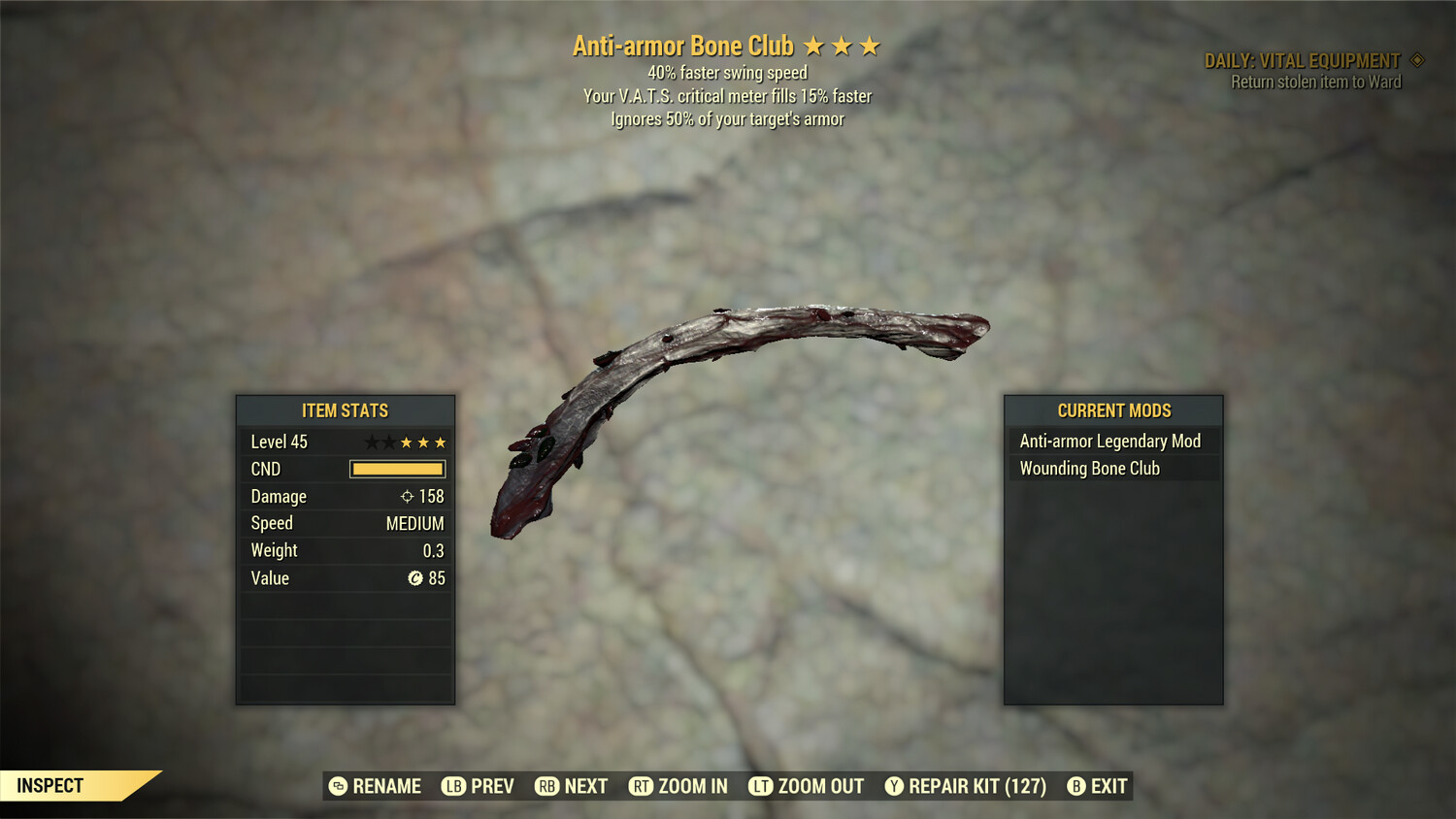Show the Next item

click(572, 786)
